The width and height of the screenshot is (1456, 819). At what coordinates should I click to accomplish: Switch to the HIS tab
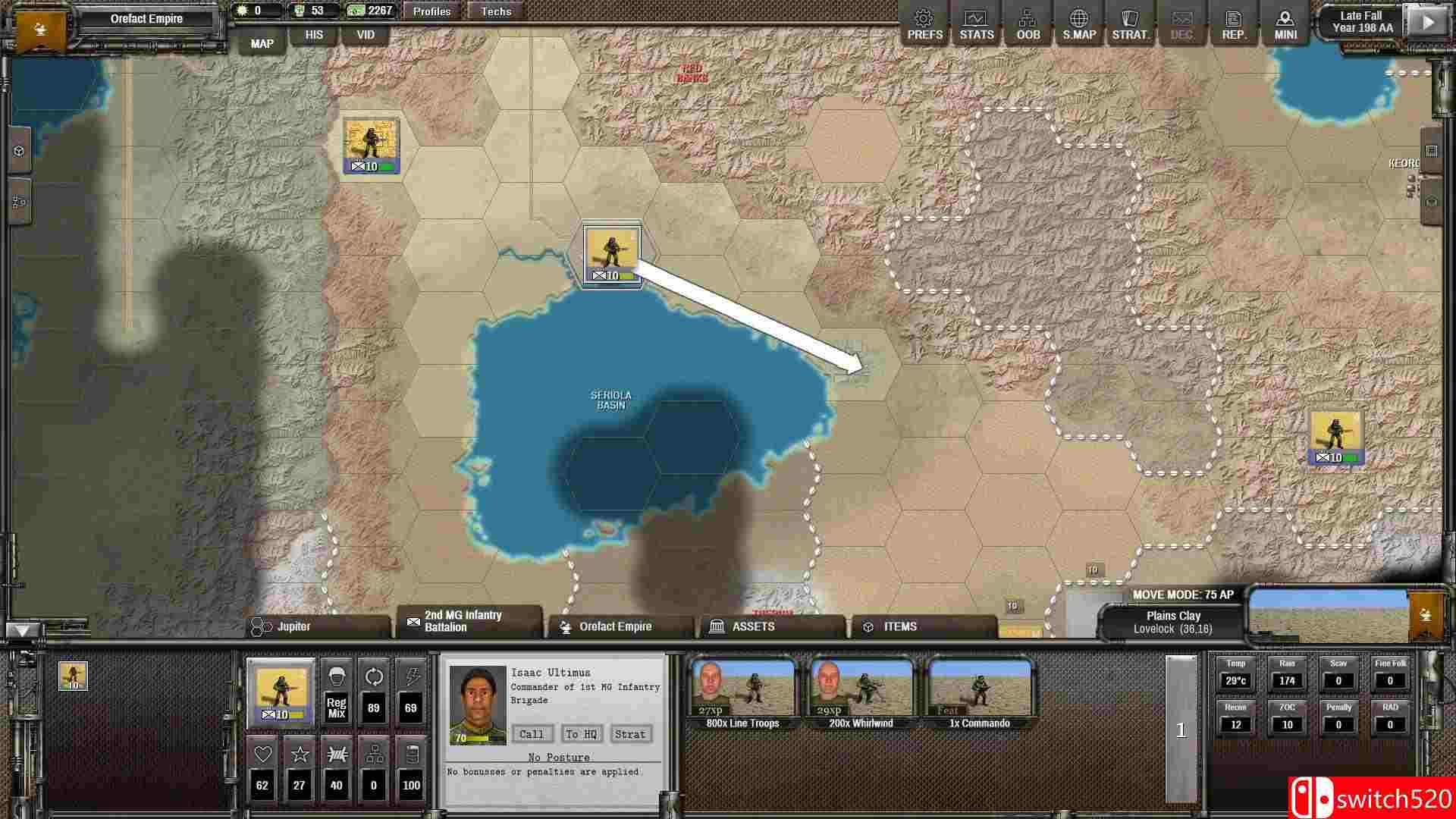313,34
